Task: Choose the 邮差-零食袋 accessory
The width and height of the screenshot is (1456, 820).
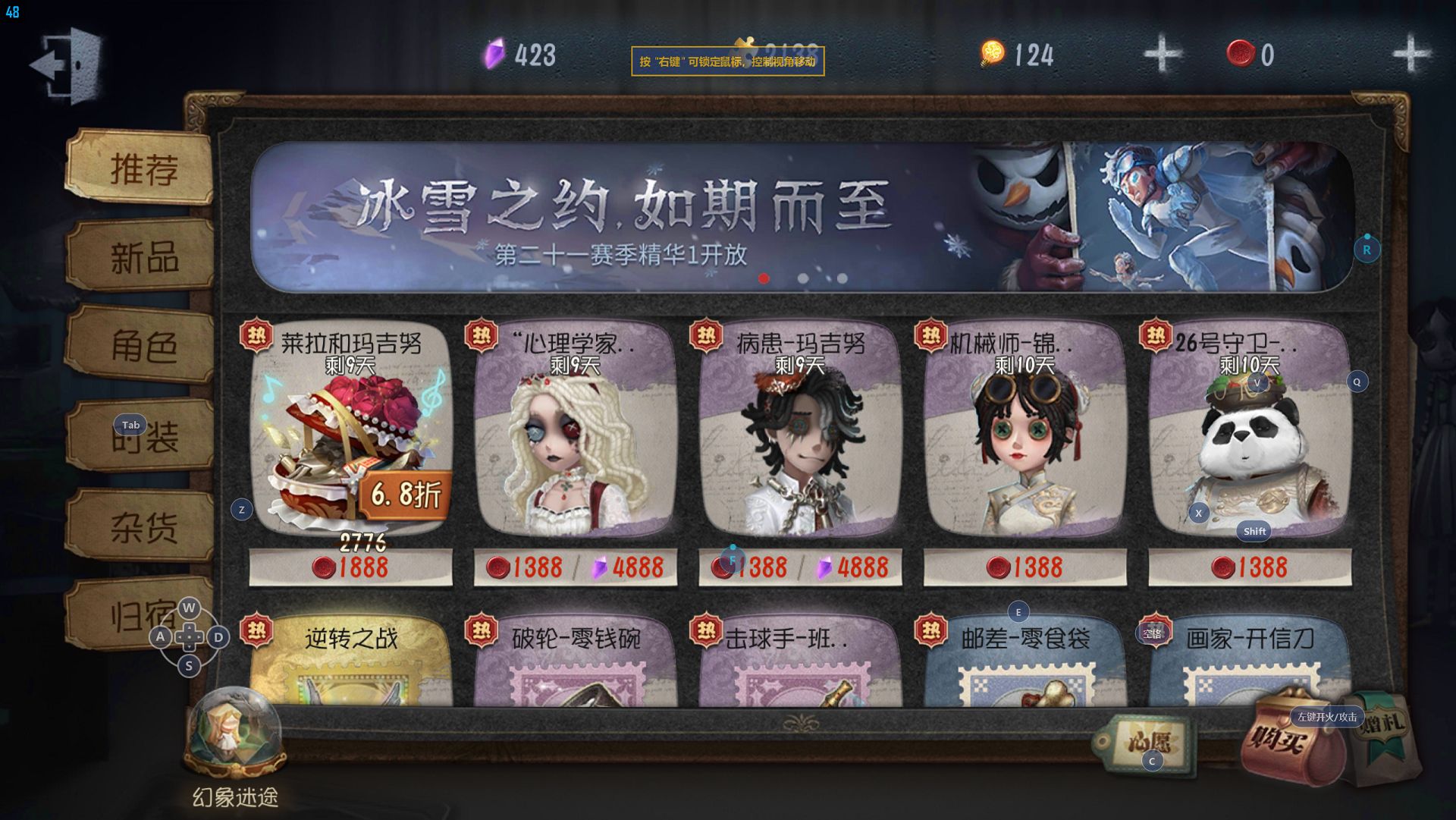Action: click(1025, 661)
